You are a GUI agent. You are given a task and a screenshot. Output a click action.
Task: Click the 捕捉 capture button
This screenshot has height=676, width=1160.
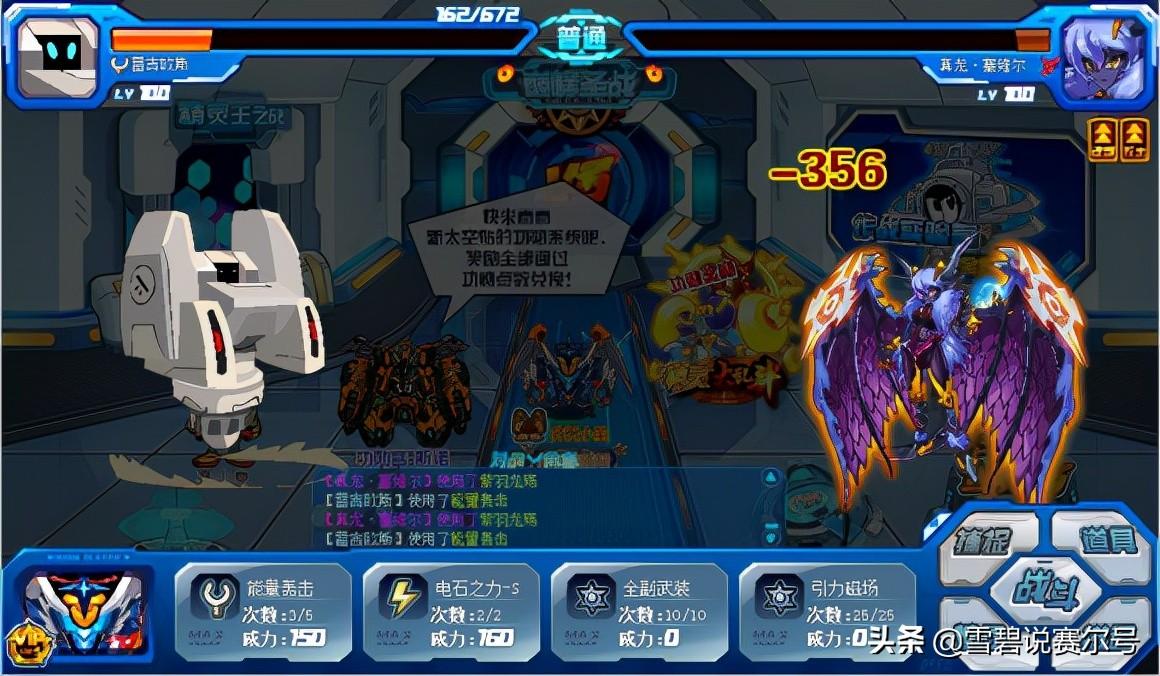tap(983, 541)
